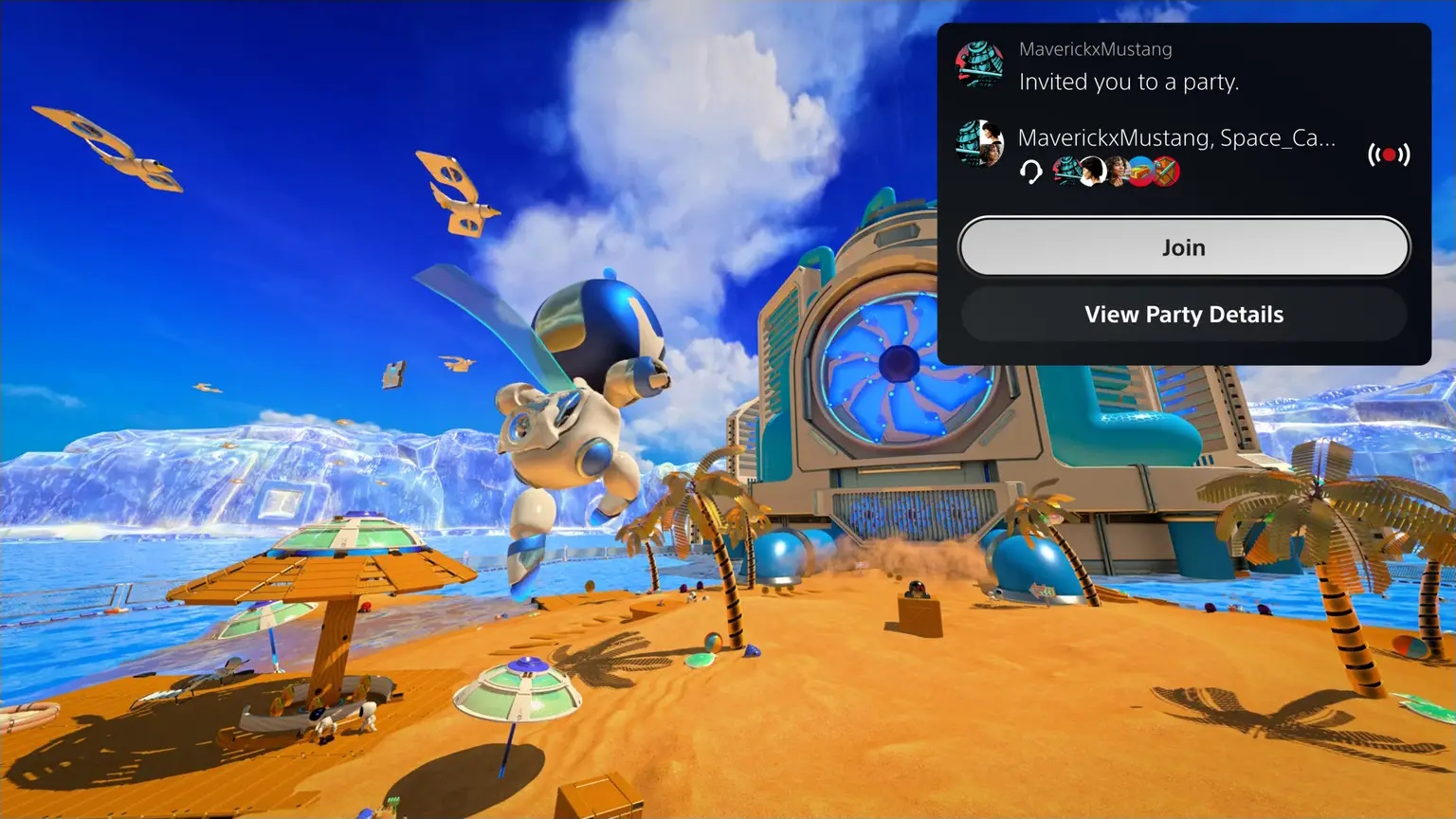Click the party name Space_Ca text
Screen dimensions: 1456x819
point(1275,137)
